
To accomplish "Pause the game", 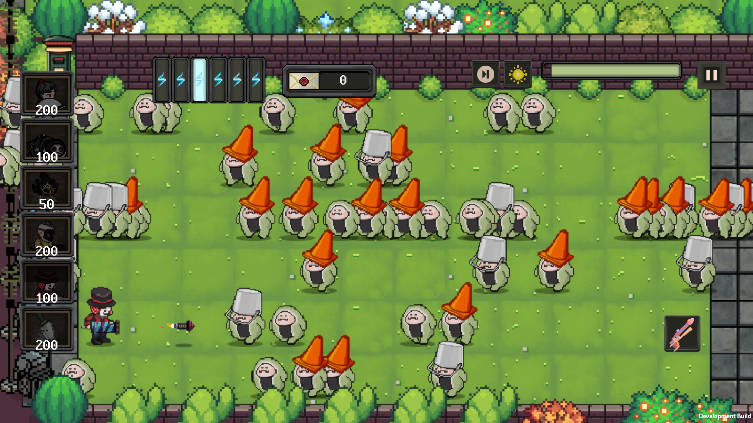I will pos(711,74).
